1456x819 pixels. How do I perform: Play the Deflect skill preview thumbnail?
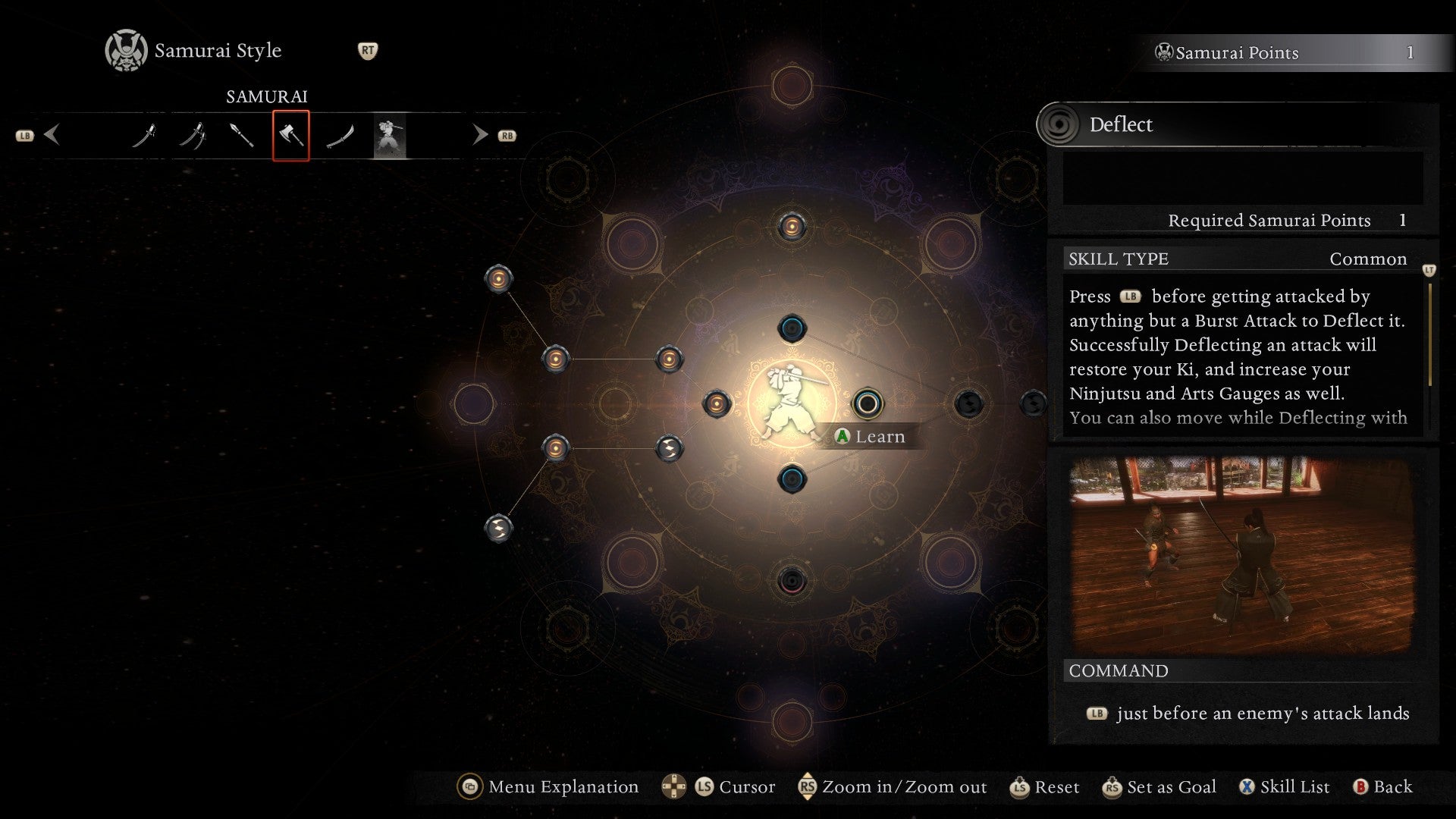coord(1241,554)
